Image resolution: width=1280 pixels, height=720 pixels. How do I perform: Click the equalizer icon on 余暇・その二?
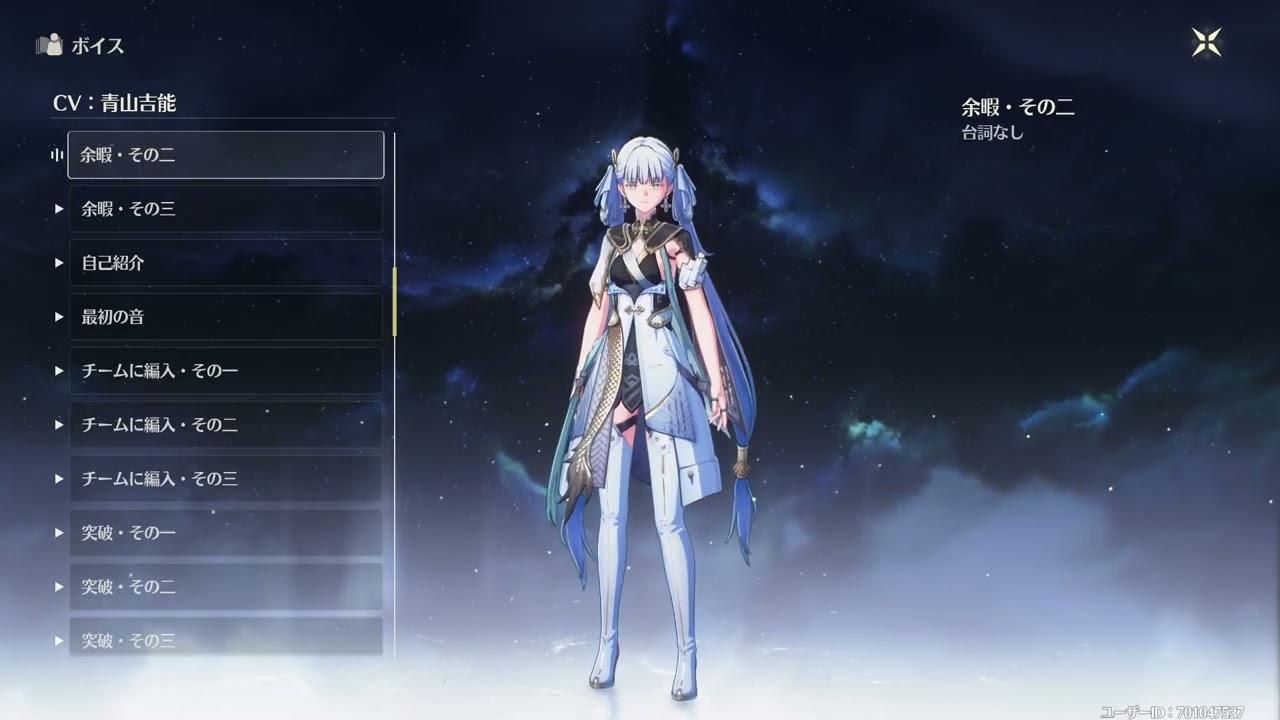coord(55,154)
